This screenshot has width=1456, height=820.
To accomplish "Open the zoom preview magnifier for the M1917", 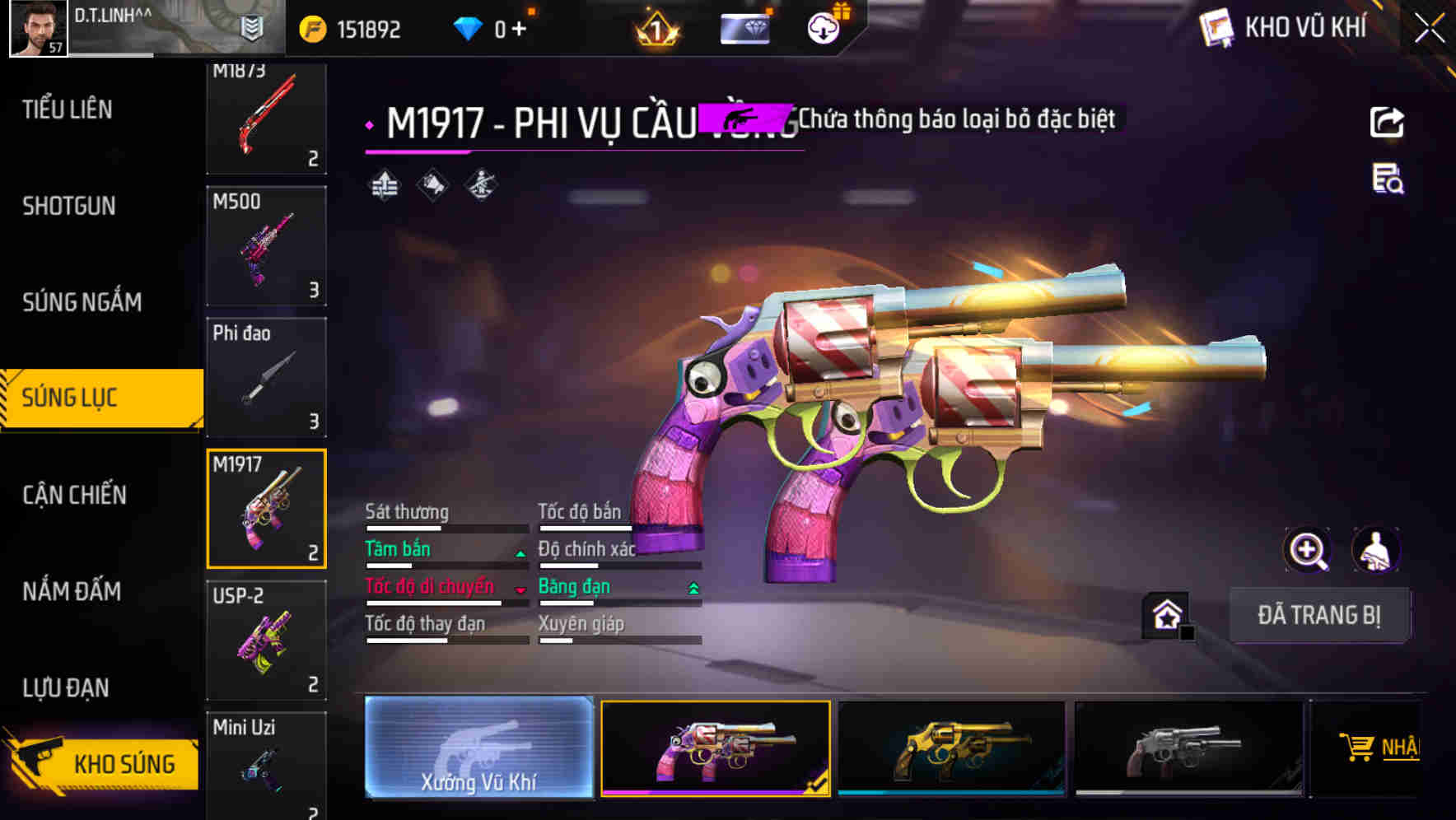I will (1306, 550).
